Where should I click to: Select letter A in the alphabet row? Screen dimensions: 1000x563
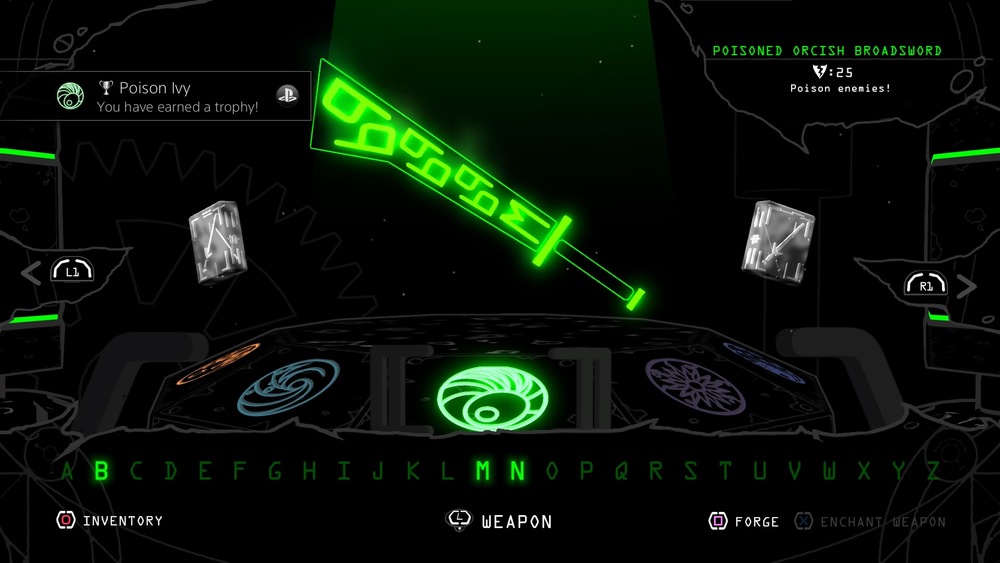coord(68,470)
